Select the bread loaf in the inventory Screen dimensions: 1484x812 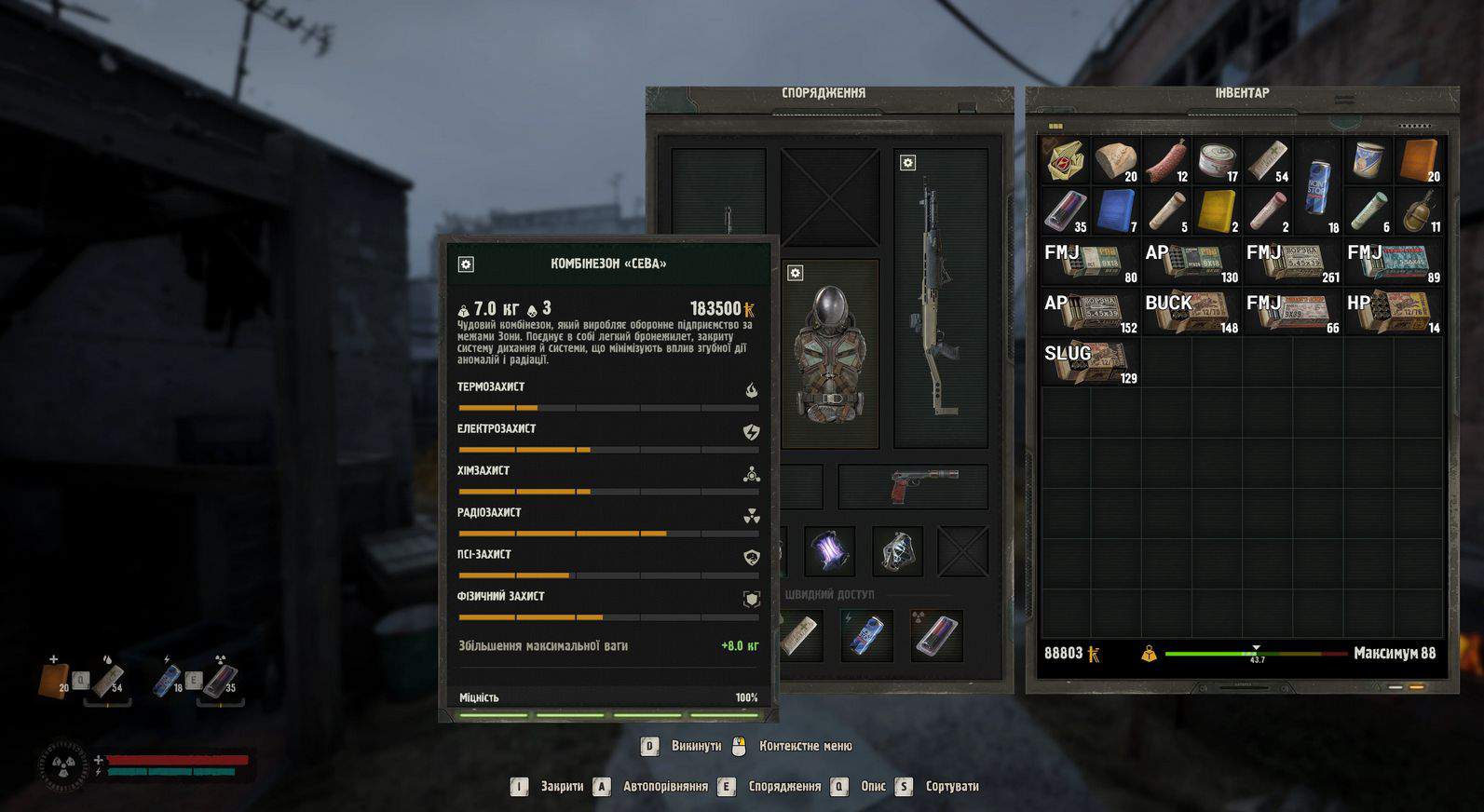[1115, 161]
